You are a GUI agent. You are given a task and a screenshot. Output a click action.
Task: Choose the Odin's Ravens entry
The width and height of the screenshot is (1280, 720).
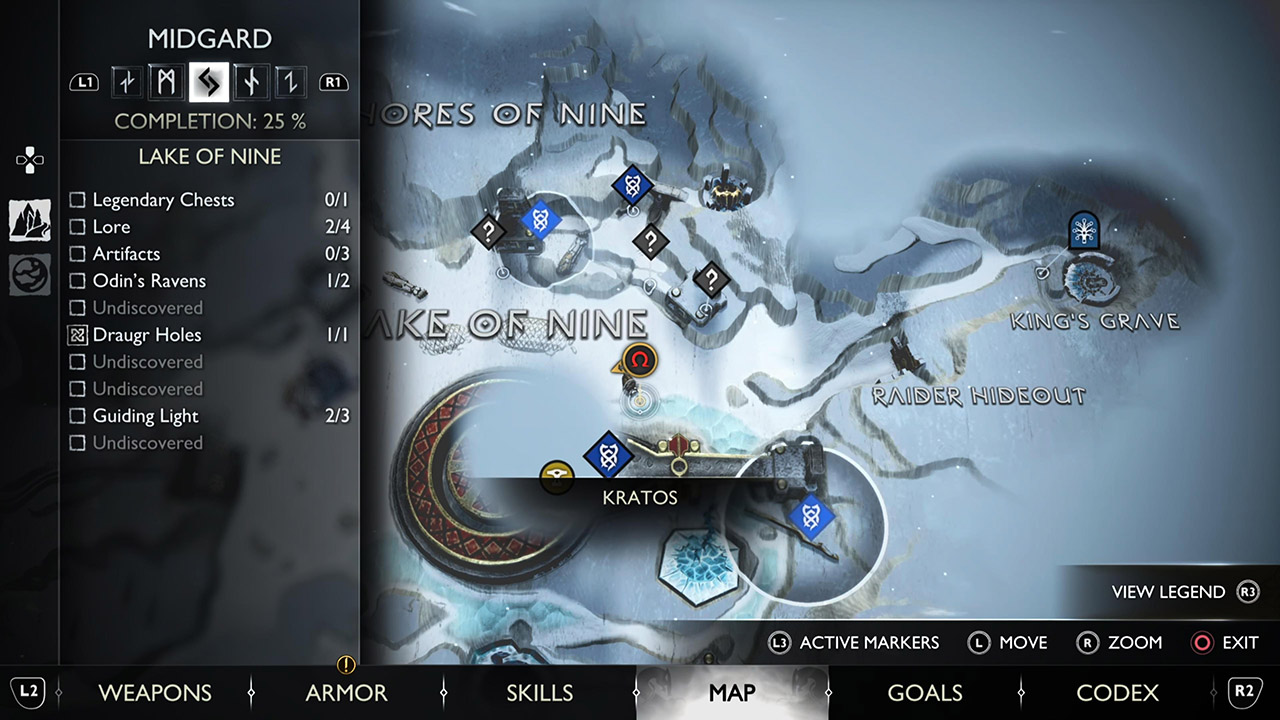coord(149,281)
